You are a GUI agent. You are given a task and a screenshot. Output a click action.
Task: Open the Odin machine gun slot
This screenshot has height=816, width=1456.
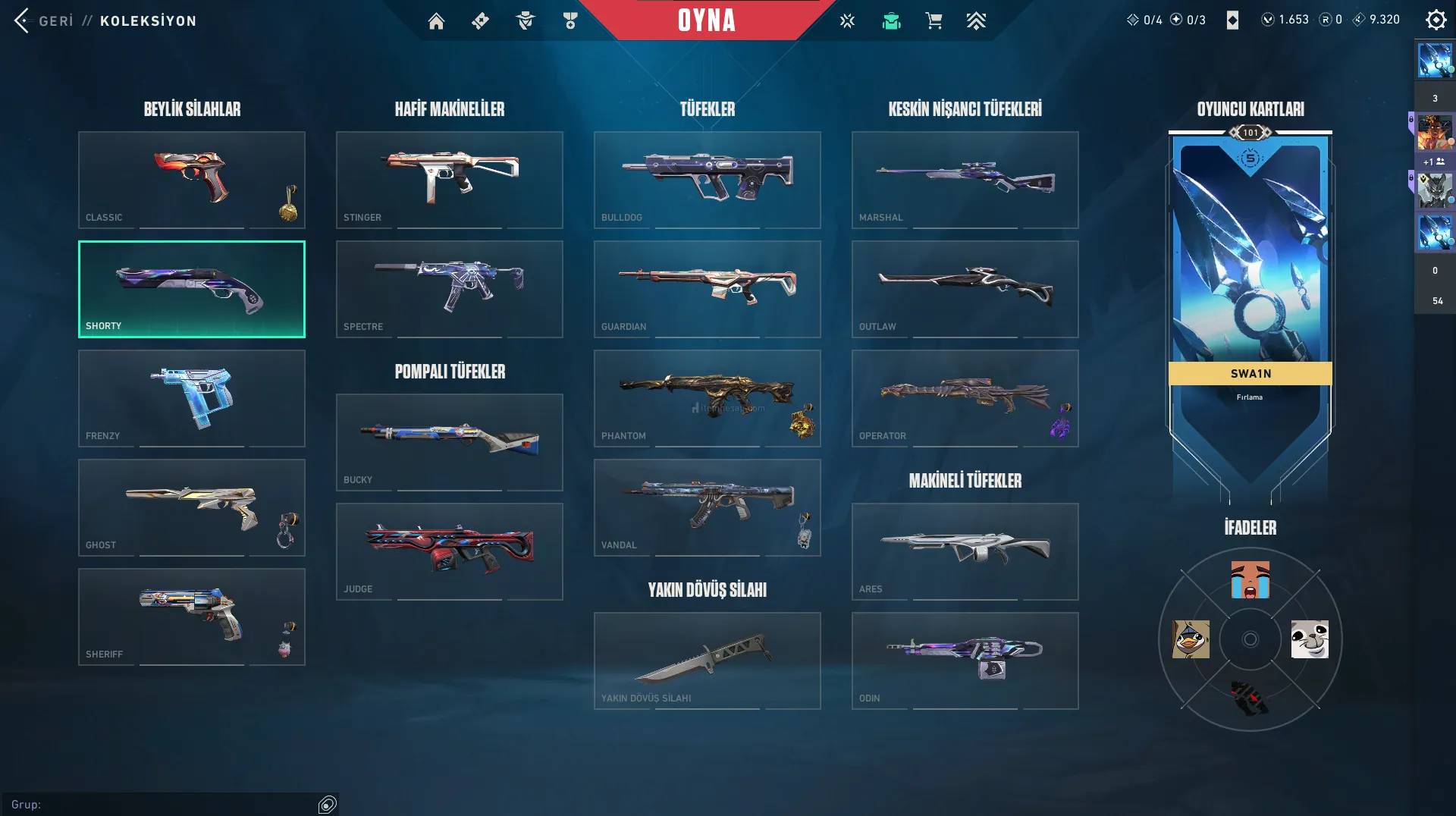[965, 661]
